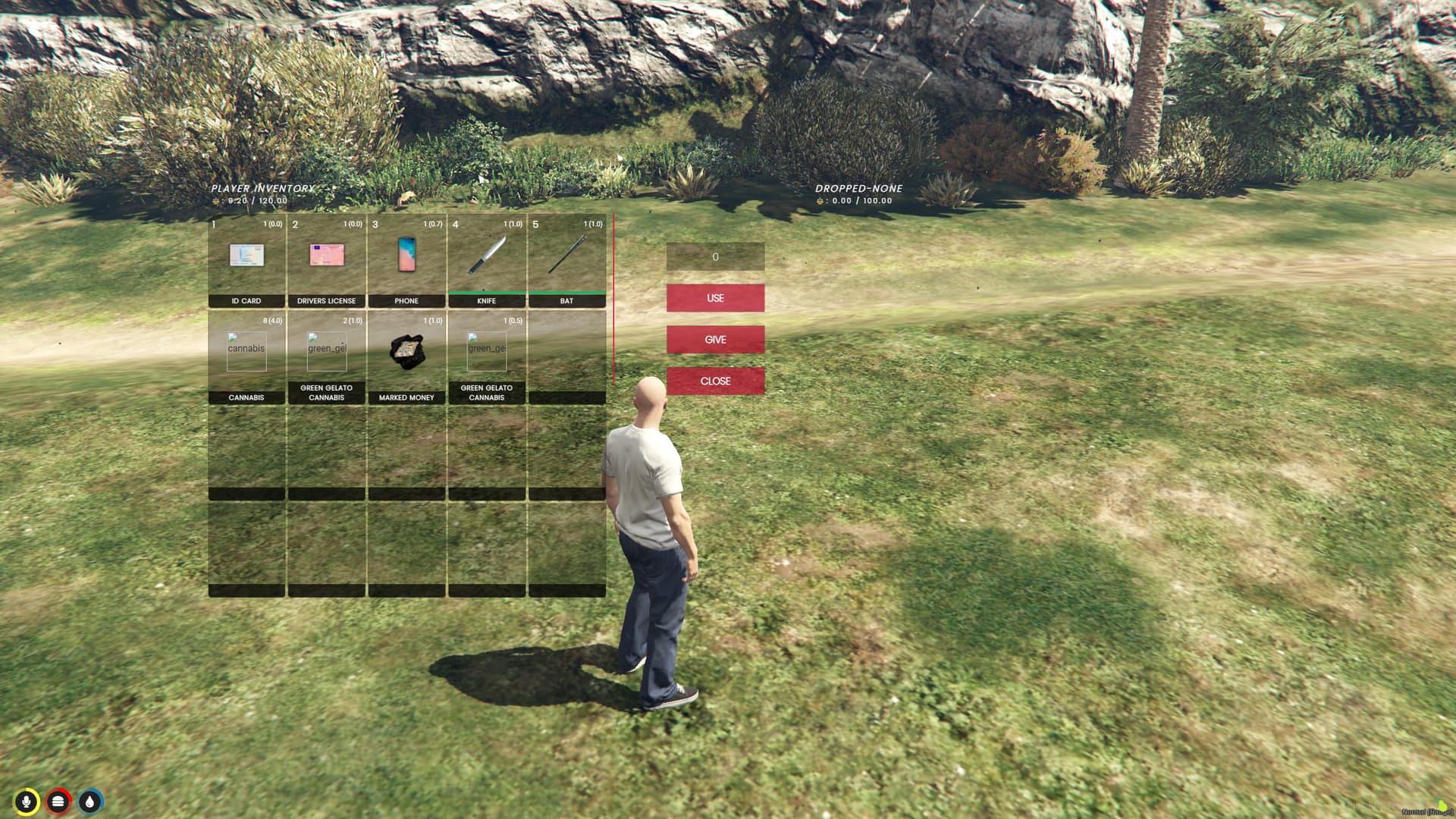This screenshot has height=819, width=1456.
Task: Choose the Drivers License item
Action: coord(326,260)
